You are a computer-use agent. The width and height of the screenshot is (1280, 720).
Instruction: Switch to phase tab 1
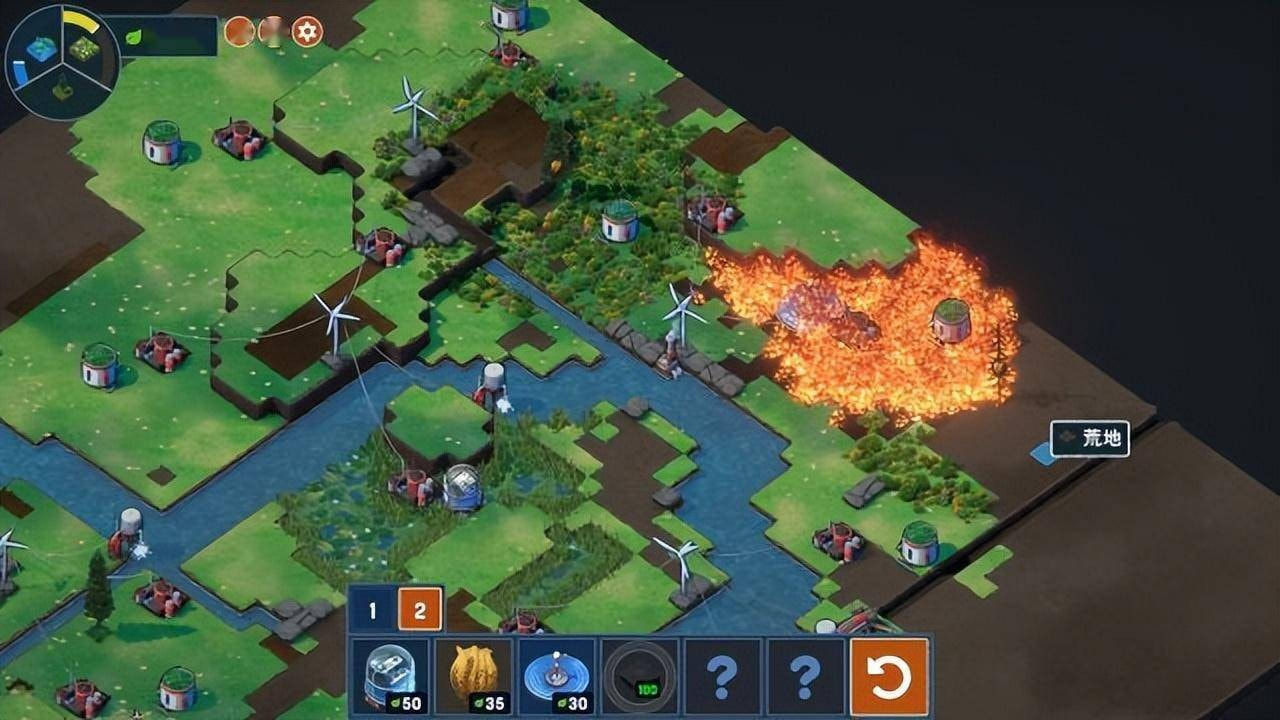pyautogui.click(x=372, y=609)
